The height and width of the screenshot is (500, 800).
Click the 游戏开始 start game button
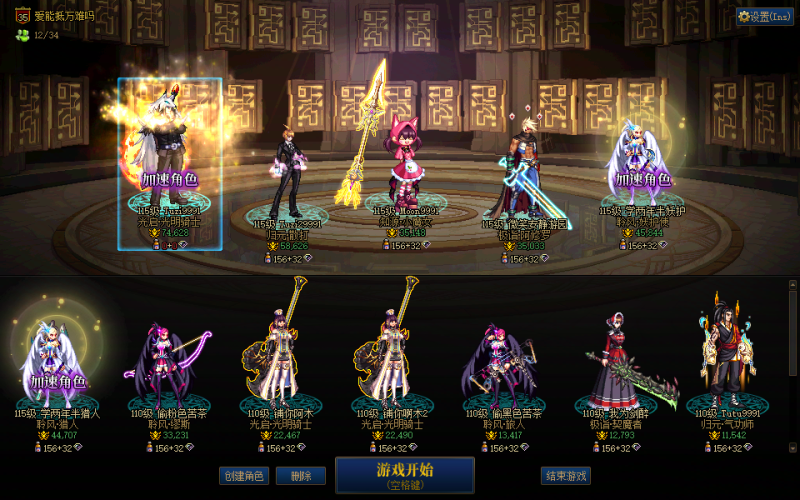(x=404, y=474)
